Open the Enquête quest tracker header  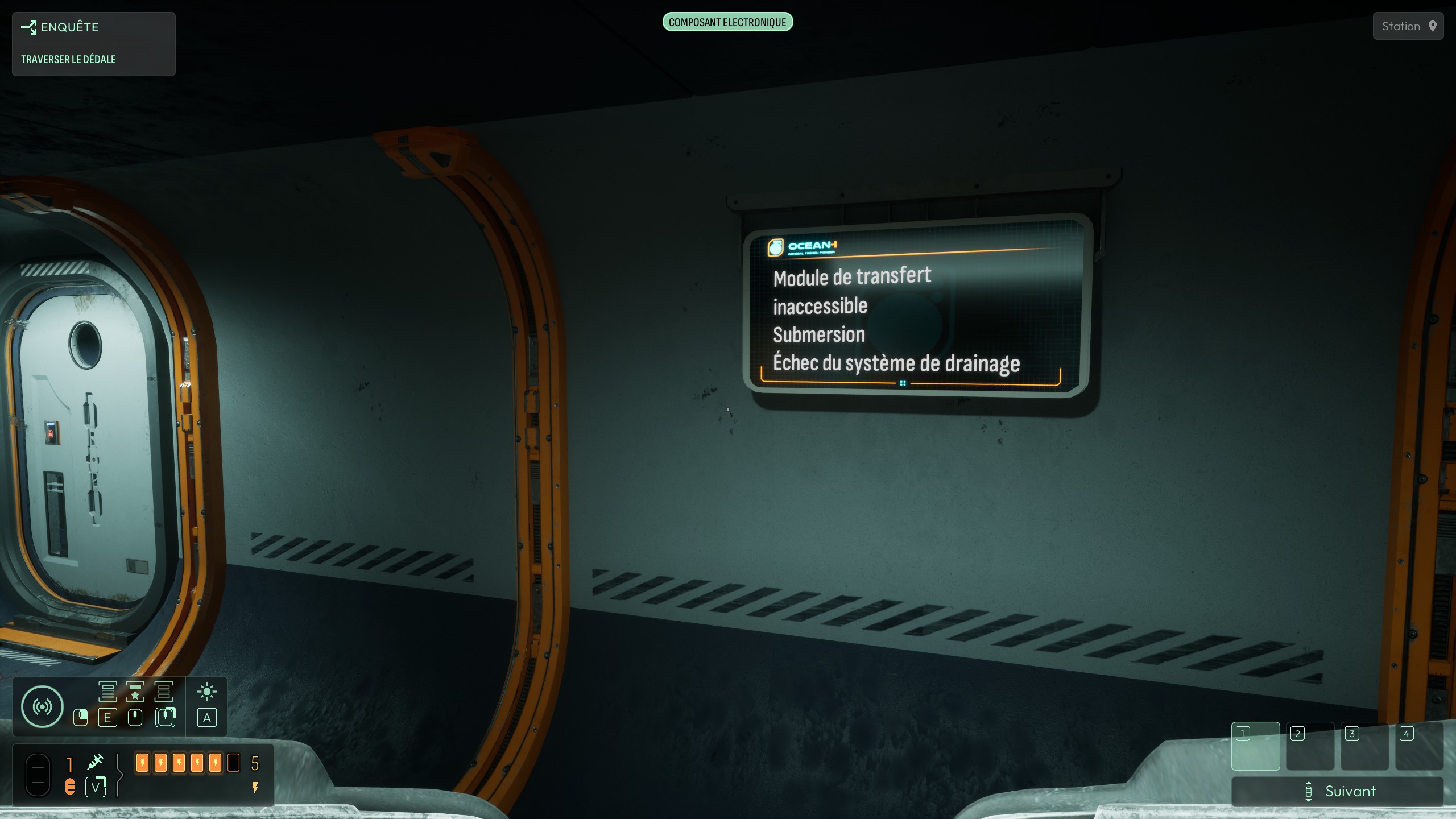(69, 27)
